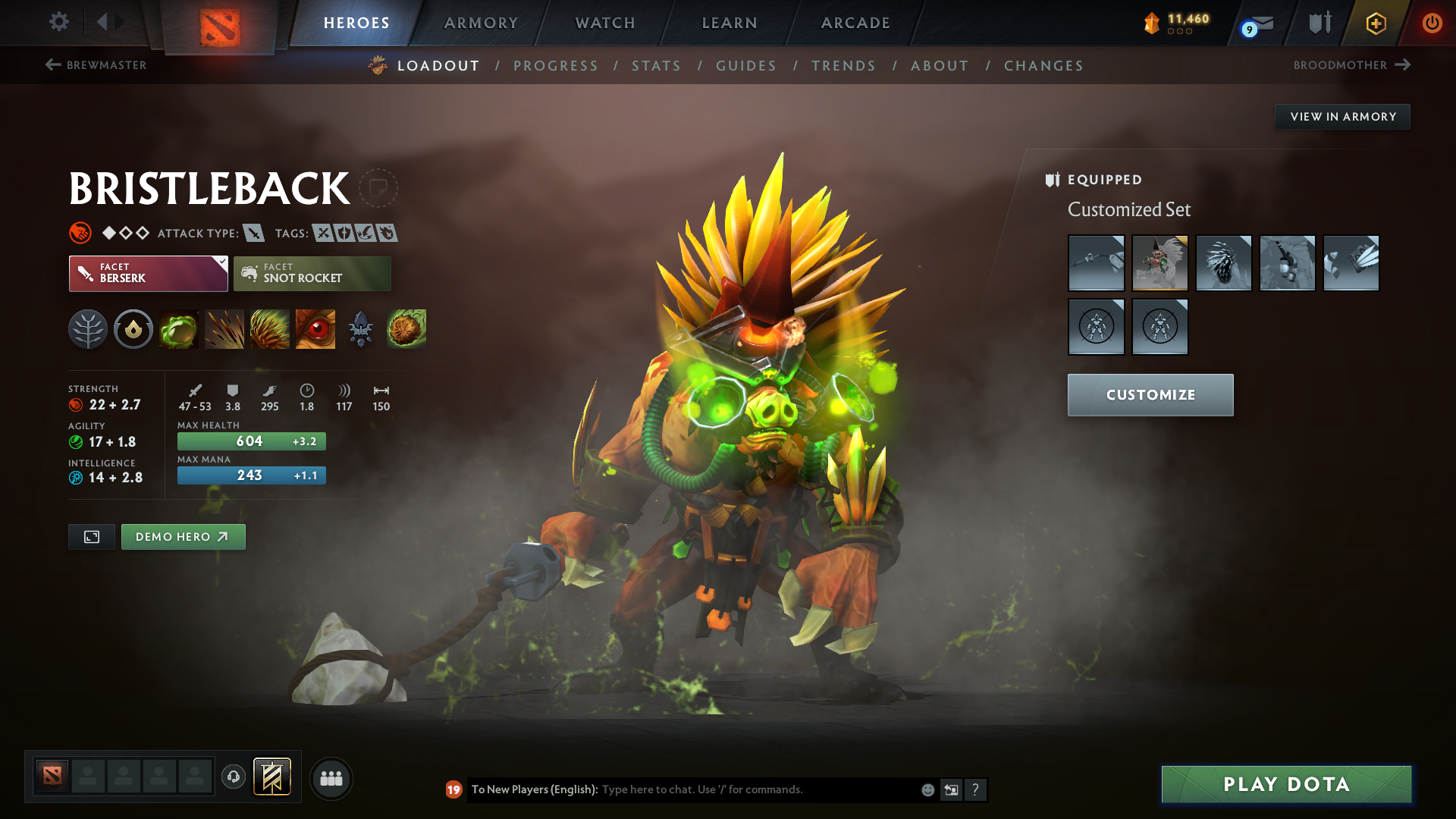Viewport: 1456px width, 819px height.
Task: Open the chat channel selector beside smiley
Action: [952, 789]
